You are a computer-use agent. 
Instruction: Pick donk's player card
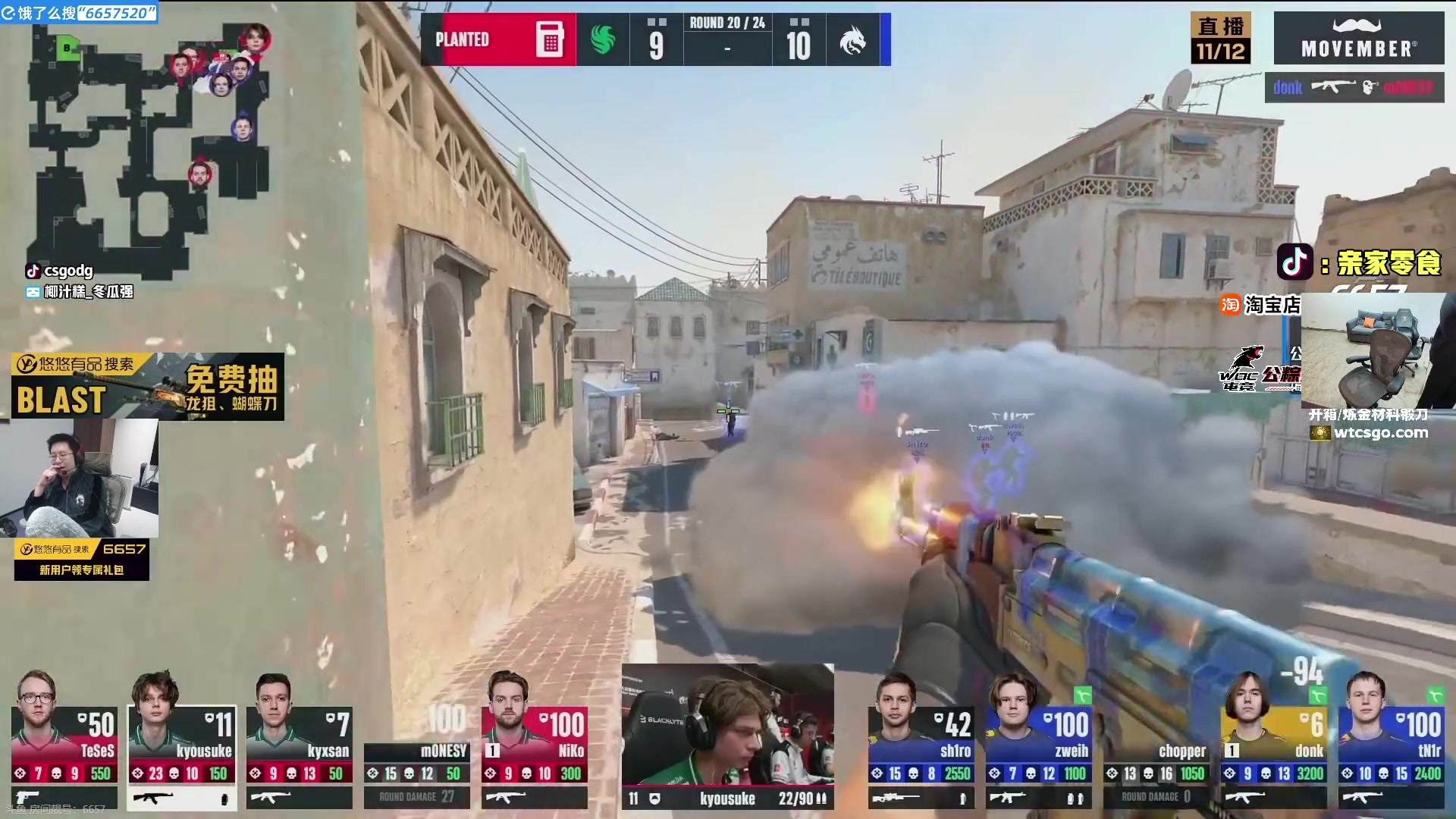(x=1273, y=739)
